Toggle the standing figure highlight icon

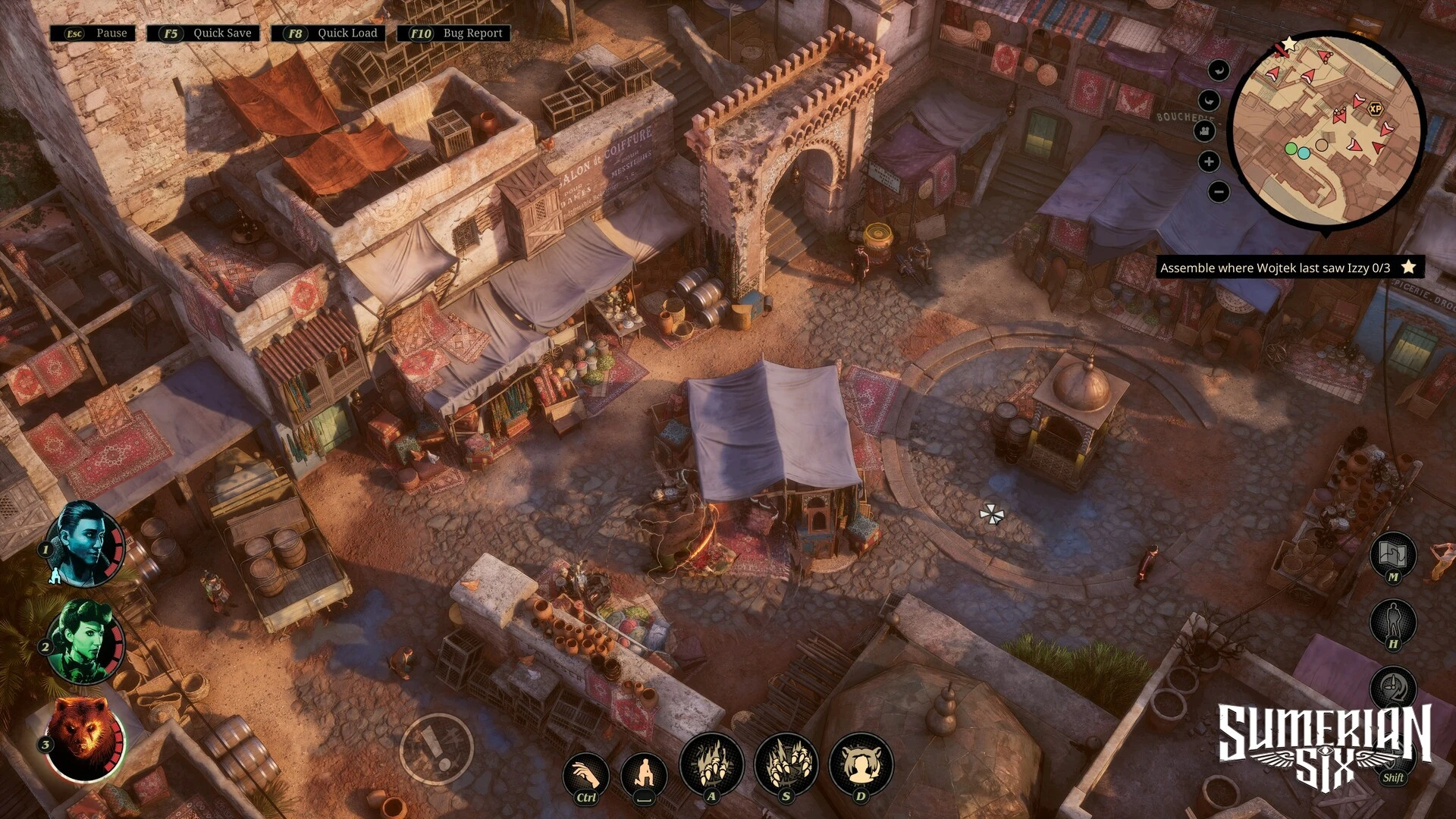click(x=1393, y=622)
